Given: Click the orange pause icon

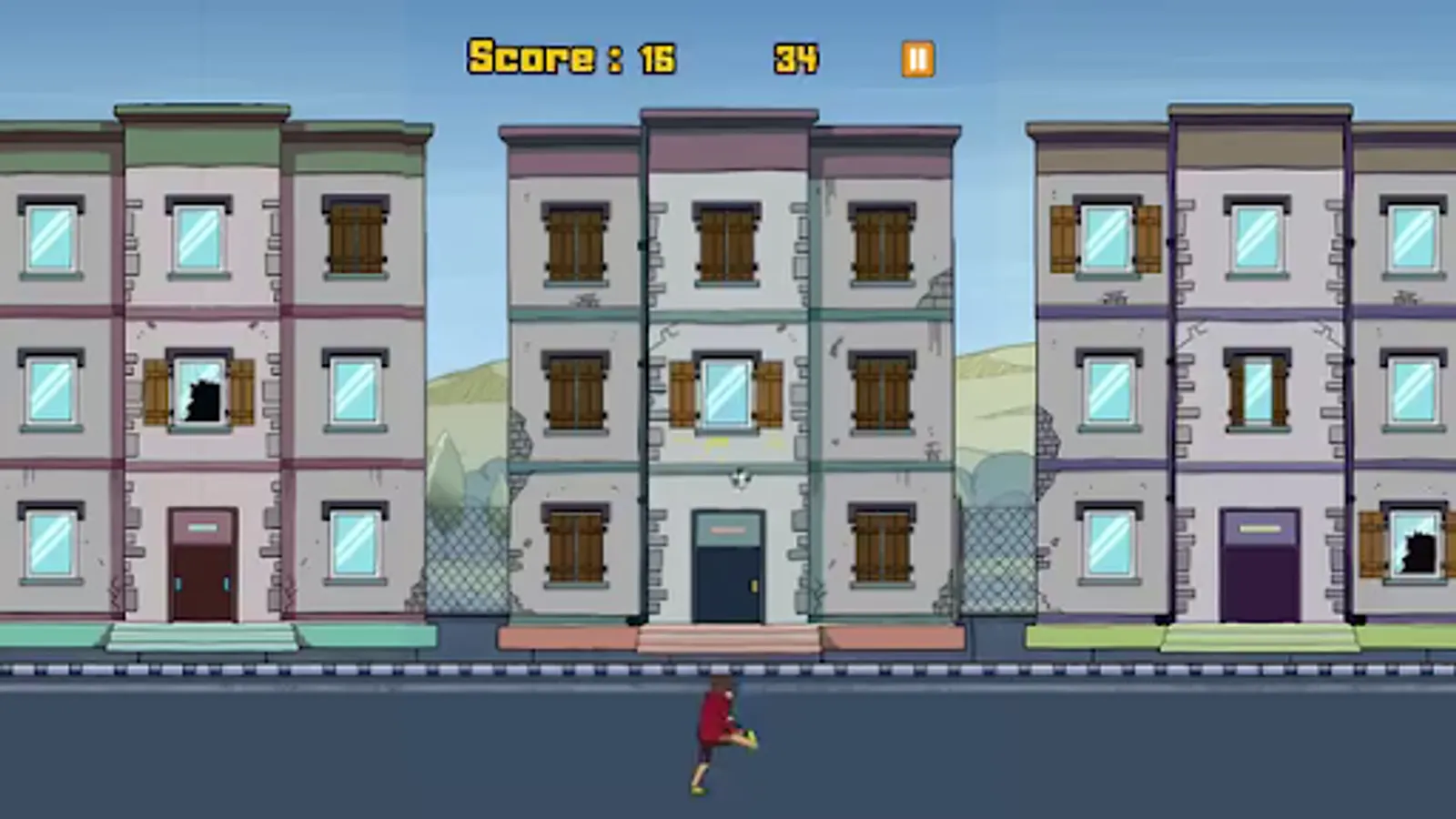Looking at the screenshot, I should [917, 58].
